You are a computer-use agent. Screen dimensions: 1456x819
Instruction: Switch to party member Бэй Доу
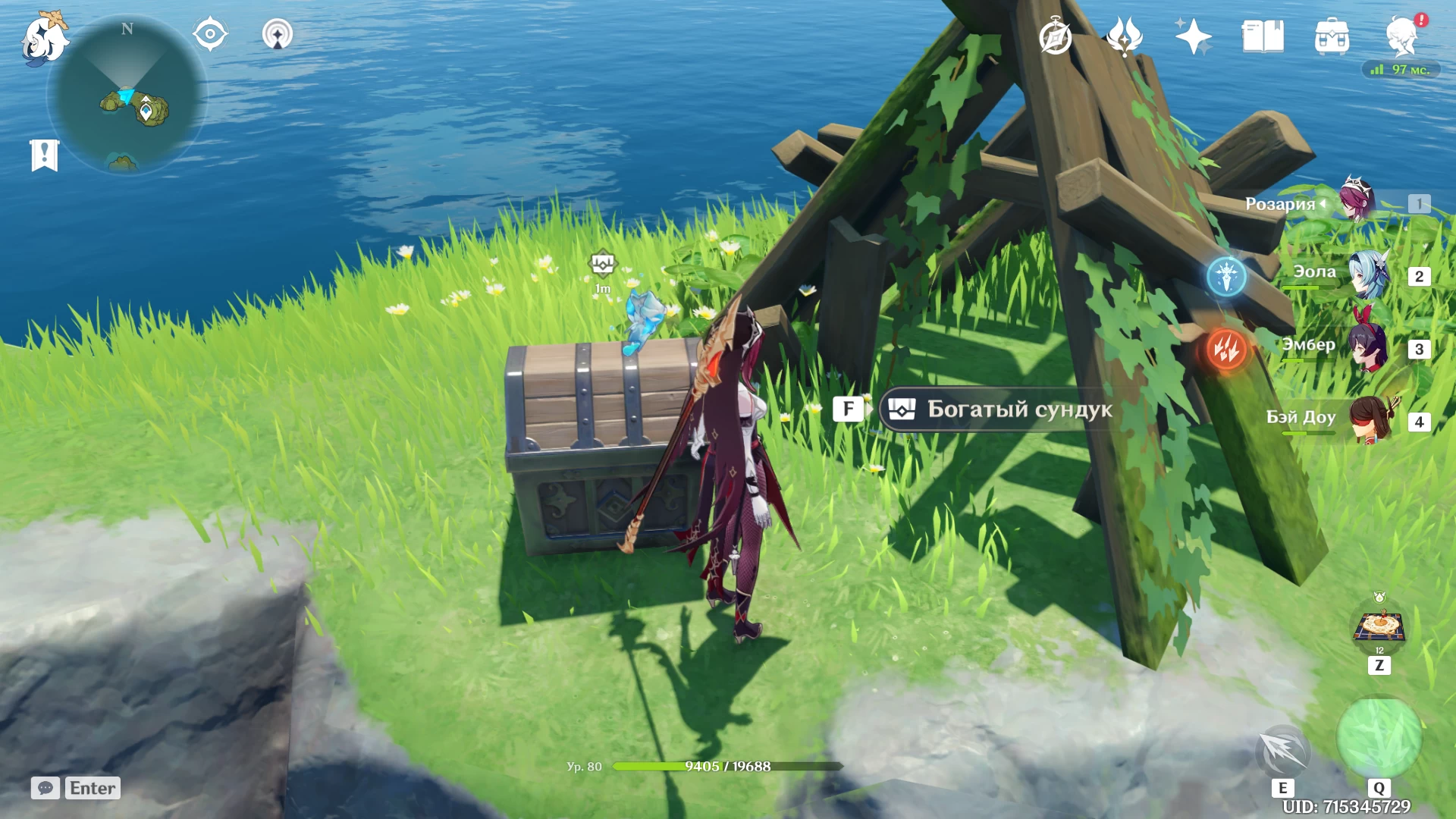point(1369,419)
